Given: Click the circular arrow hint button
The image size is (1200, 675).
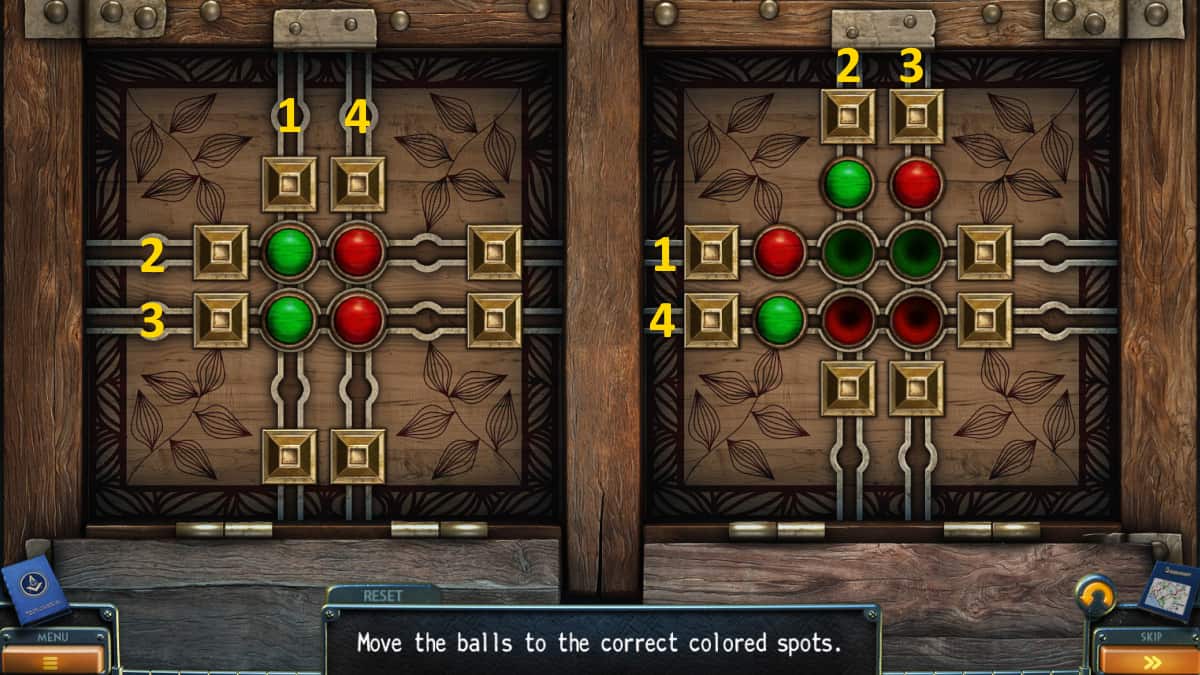Looking at the screenshot, I should click(1096, 596).
